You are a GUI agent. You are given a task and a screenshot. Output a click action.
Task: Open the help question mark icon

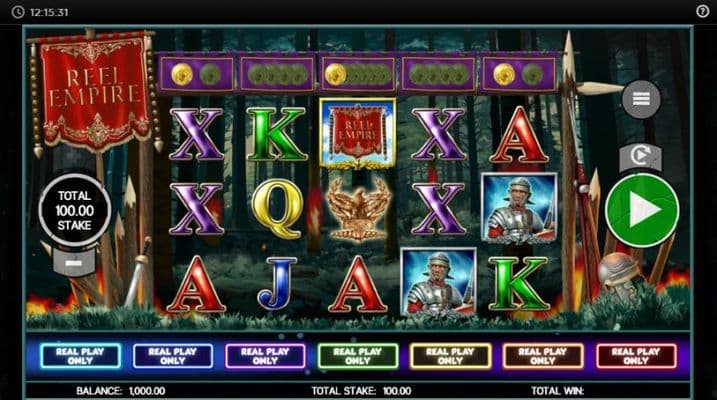[x=702, y=11]
